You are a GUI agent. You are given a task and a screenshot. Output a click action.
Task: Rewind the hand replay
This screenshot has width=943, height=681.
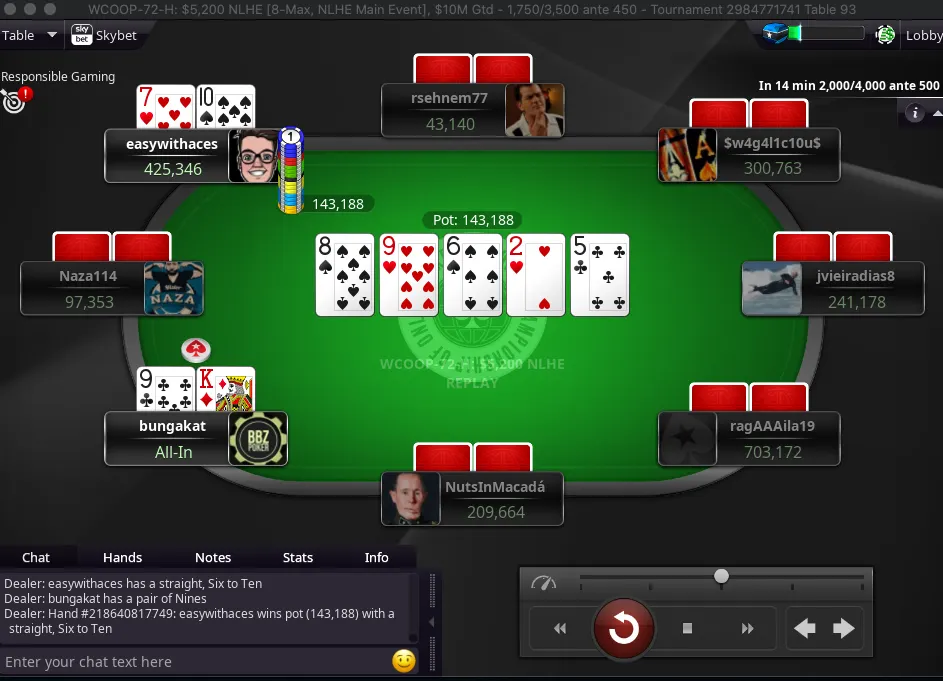pyautogui.click(x=560, y=628)
